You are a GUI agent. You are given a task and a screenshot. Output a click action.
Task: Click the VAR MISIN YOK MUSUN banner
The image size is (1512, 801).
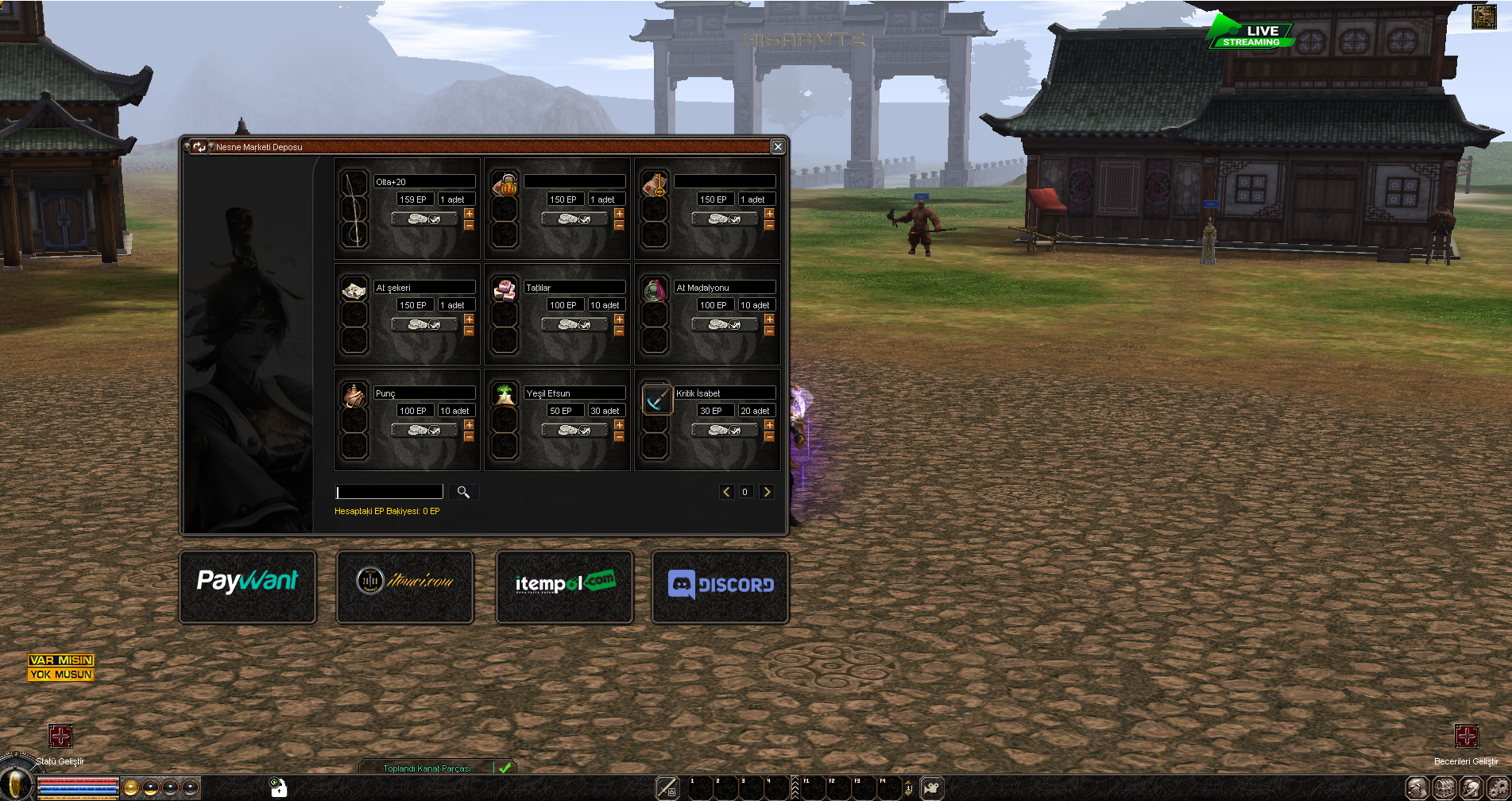pos(61,667)
